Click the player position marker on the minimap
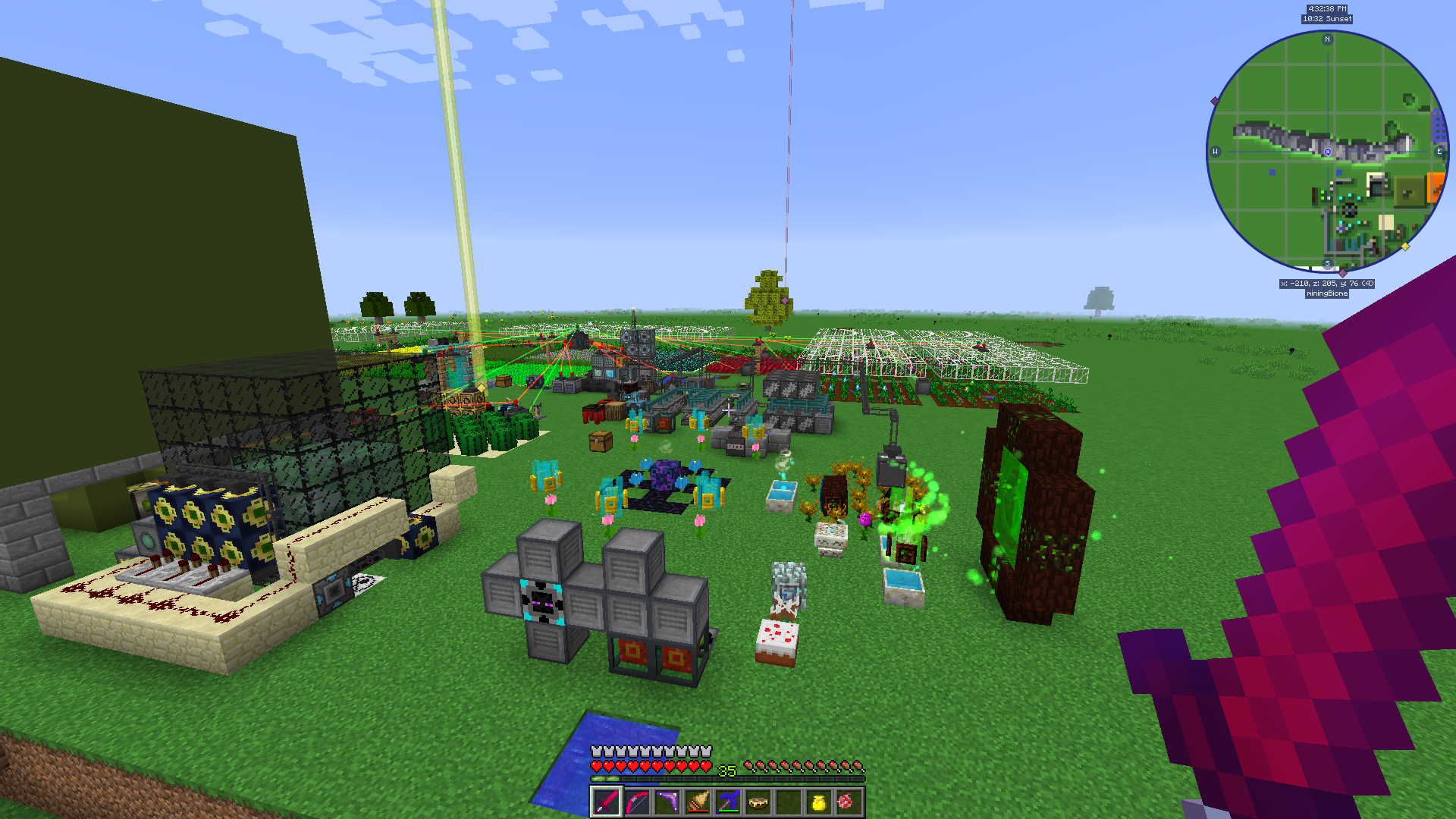 pyautogui.click(x=1327, y=152)
